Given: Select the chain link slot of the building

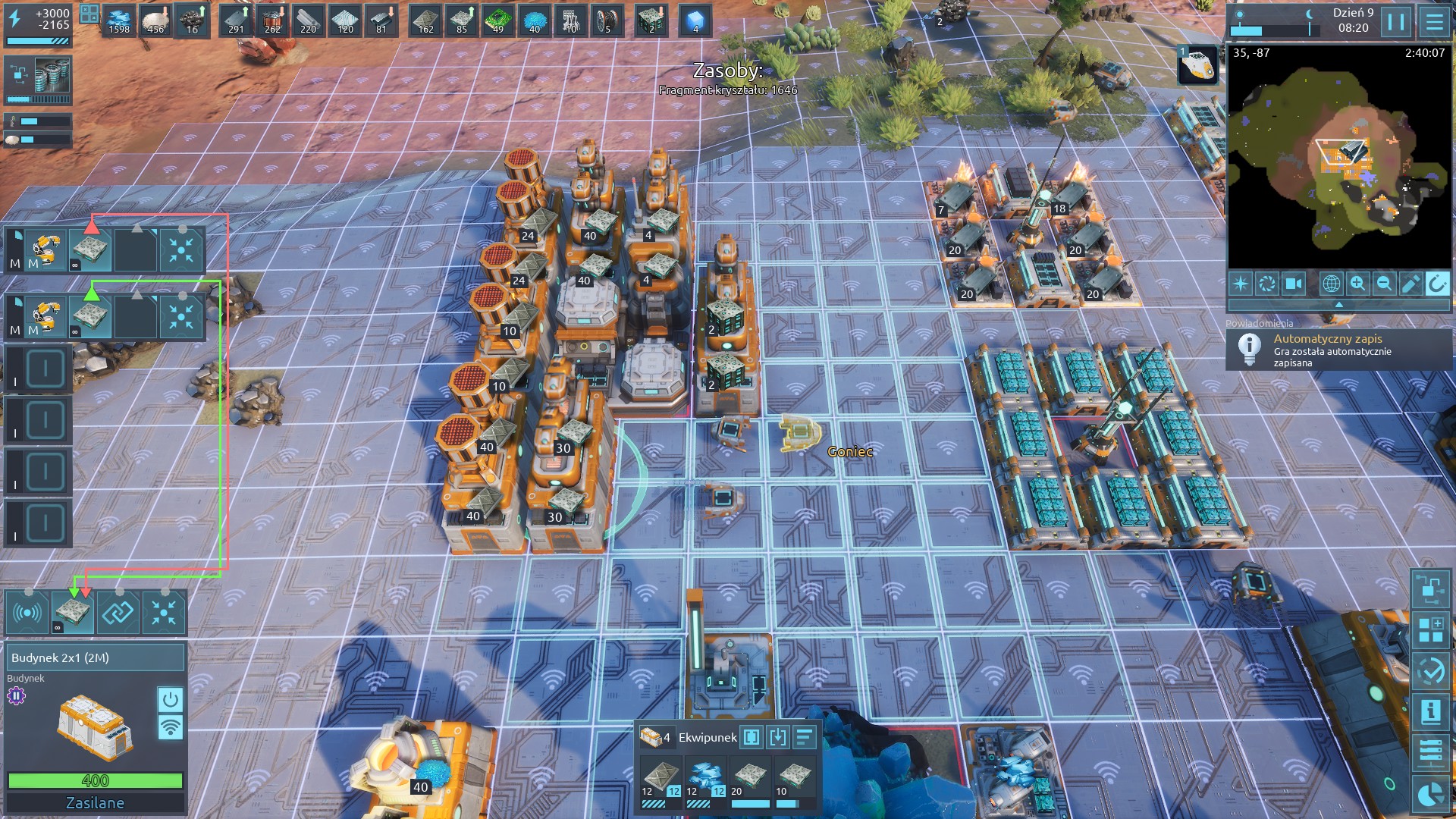Looking at the screenshot, I should (x=118, y=613).
